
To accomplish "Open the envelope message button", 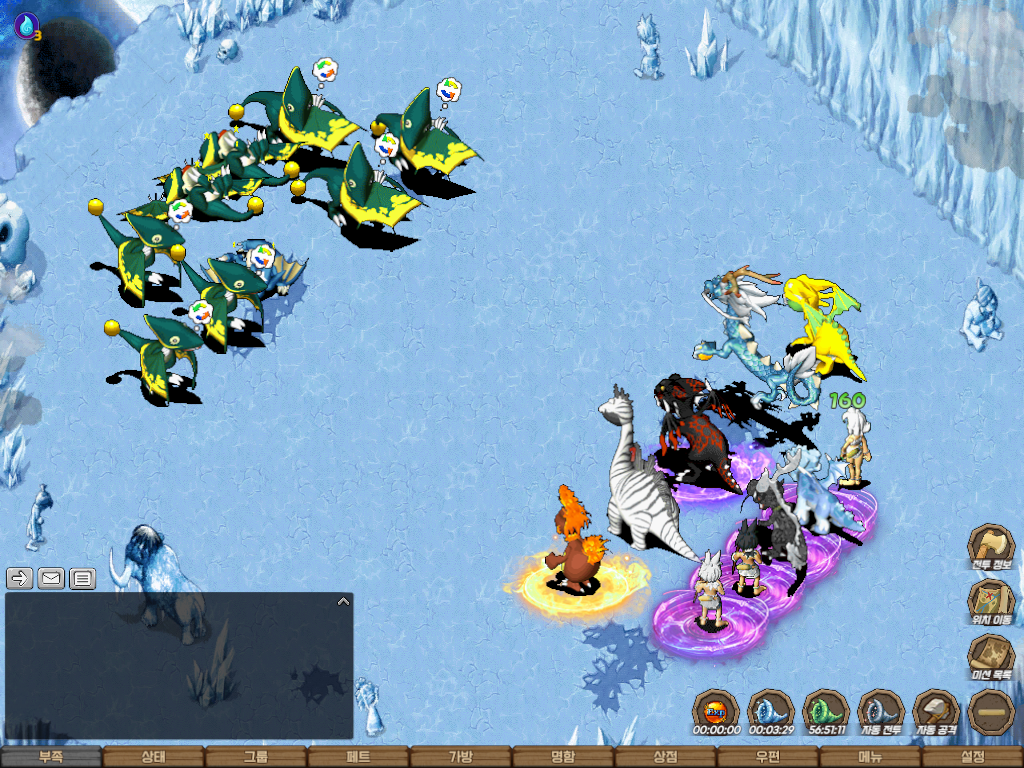I will coord(51,578).
